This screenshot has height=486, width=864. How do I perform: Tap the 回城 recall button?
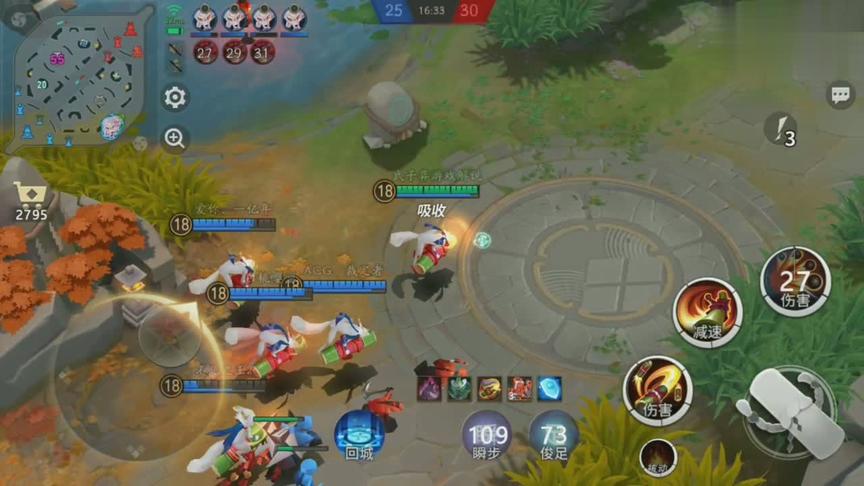pos(358,435)
